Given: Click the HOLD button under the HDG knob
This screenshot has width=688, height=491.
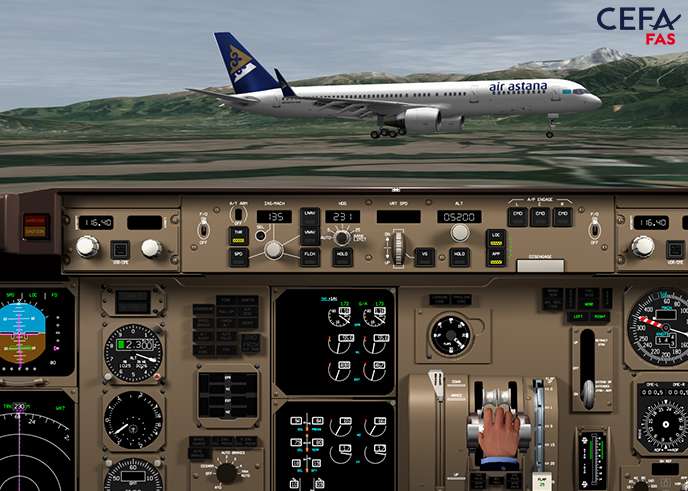Looking at the screenshot, I should [x=342, y=257].
